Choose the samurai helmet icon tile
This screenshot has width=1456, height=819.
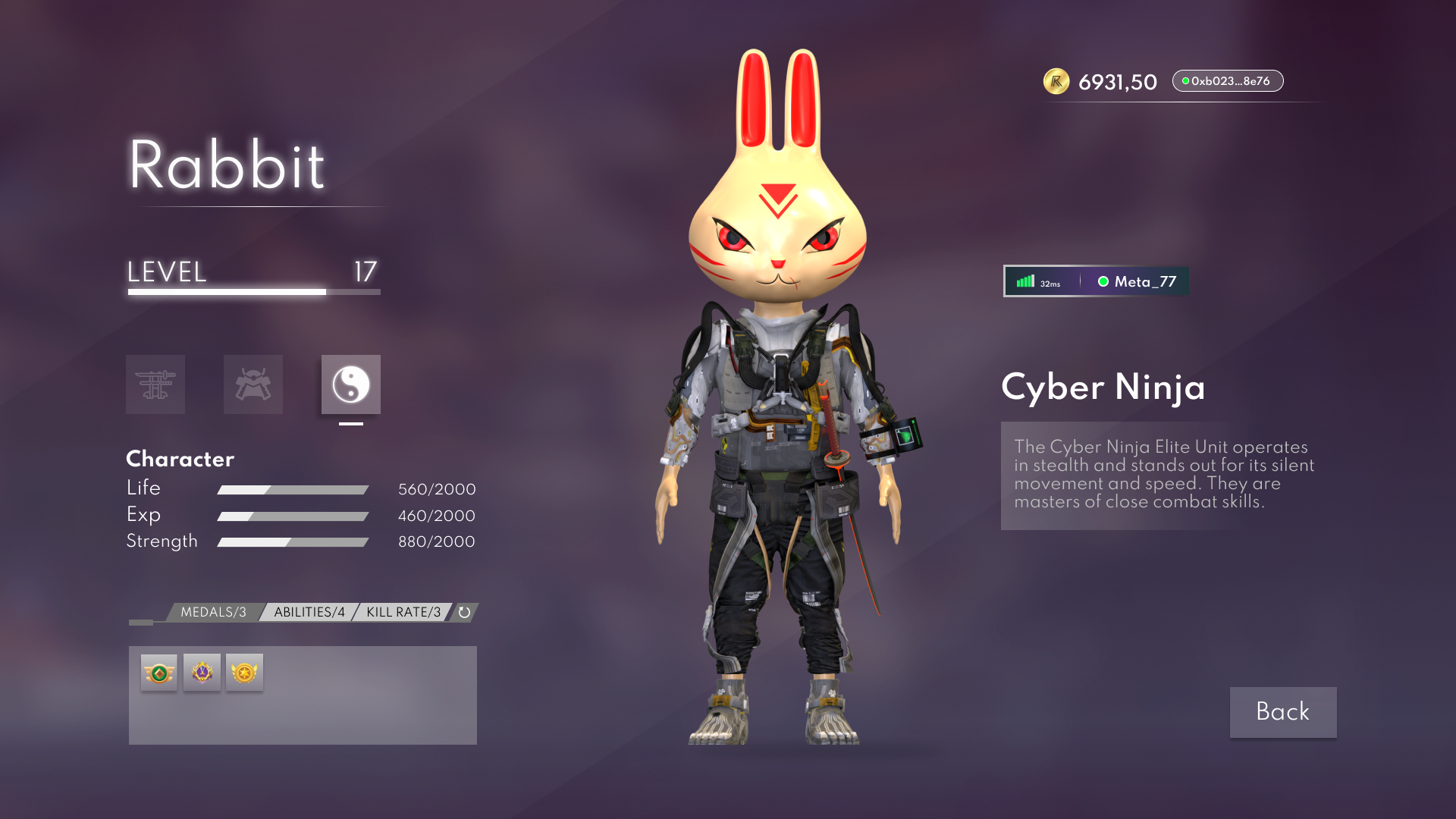pyautogui.click(x=253, y=384)
